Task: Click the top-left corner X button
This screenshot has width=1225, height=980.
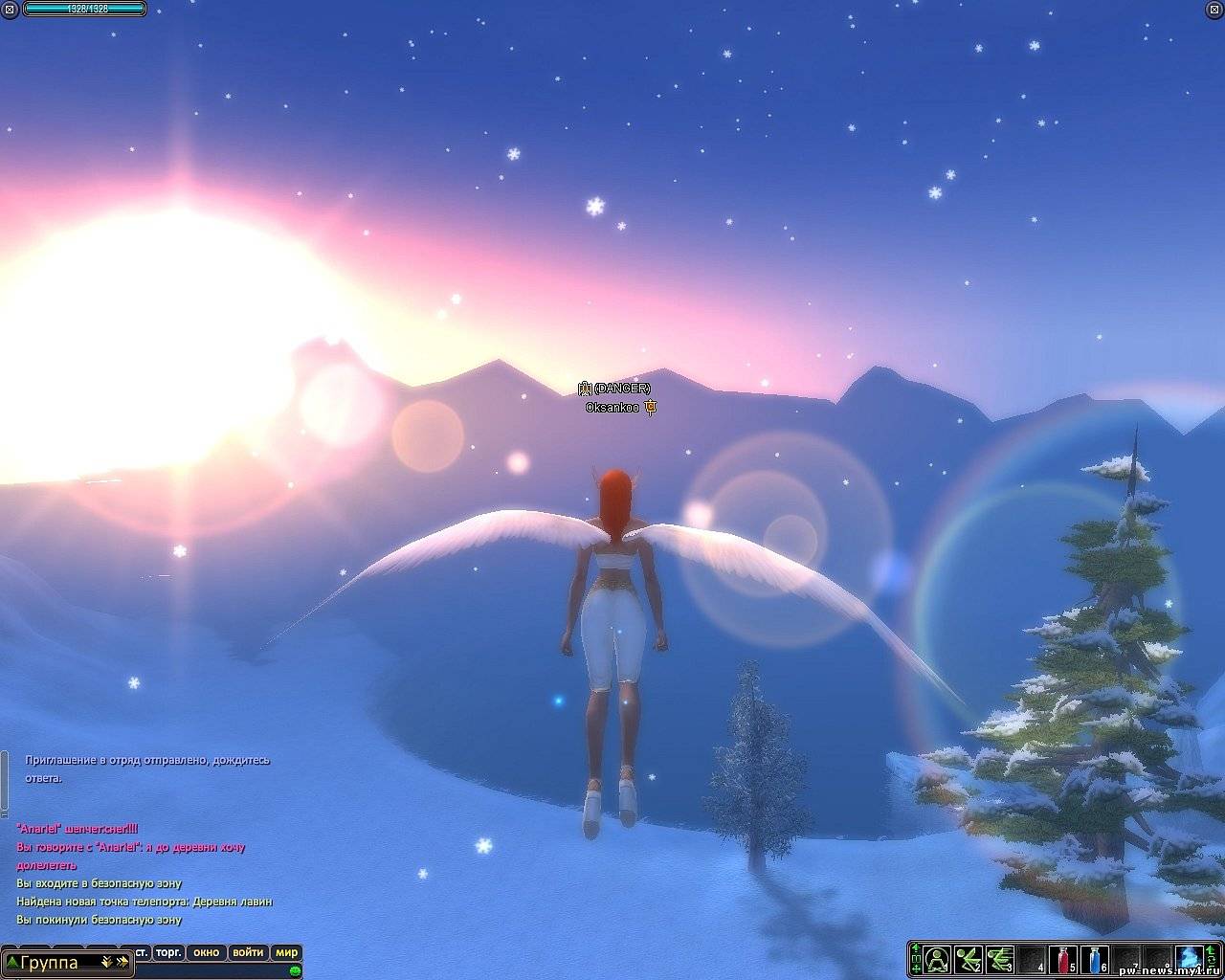Action: 10,9
